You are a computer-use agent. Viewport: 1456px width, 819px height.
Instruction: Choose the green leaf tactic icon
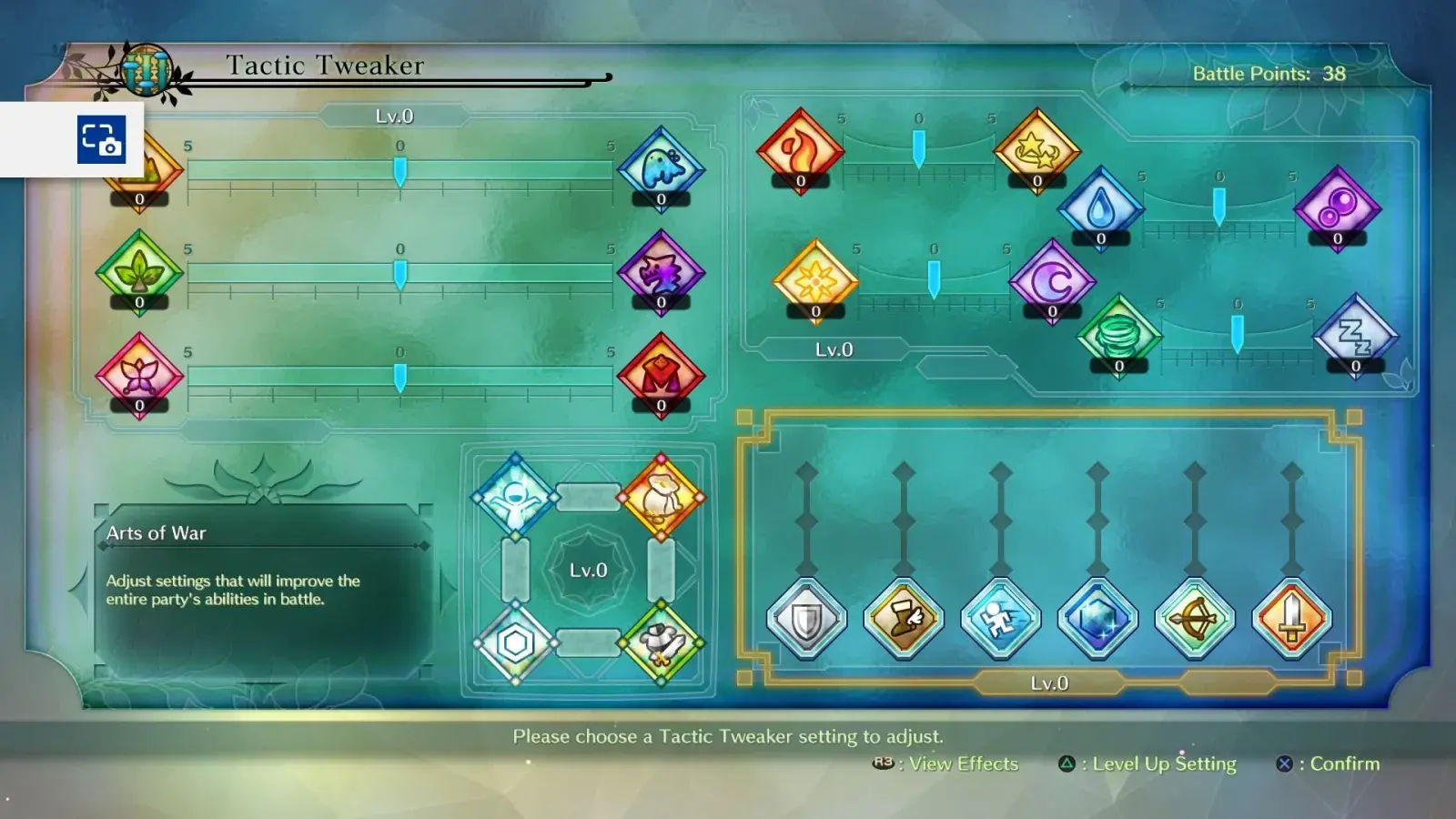click(x=139, y=270)
